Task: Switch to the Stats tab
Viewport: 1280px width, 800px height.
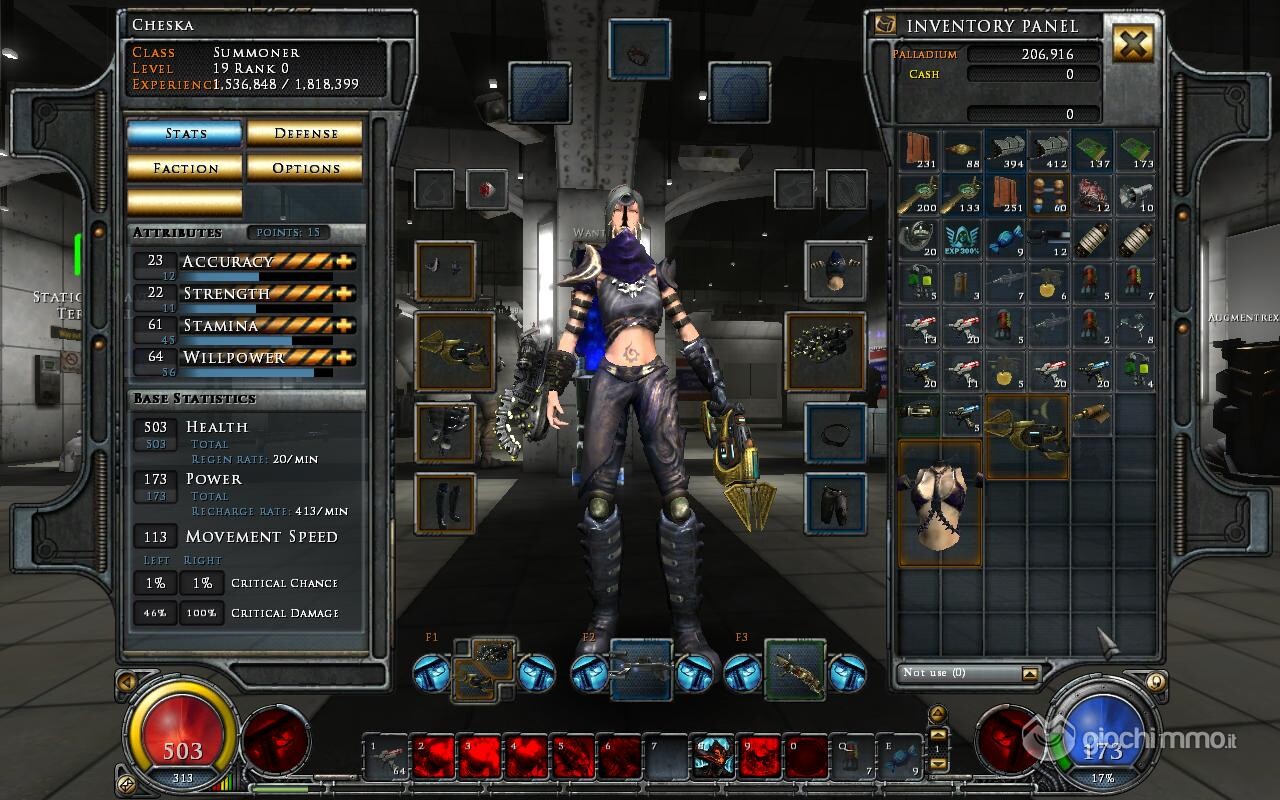Action: coord(185,133)
